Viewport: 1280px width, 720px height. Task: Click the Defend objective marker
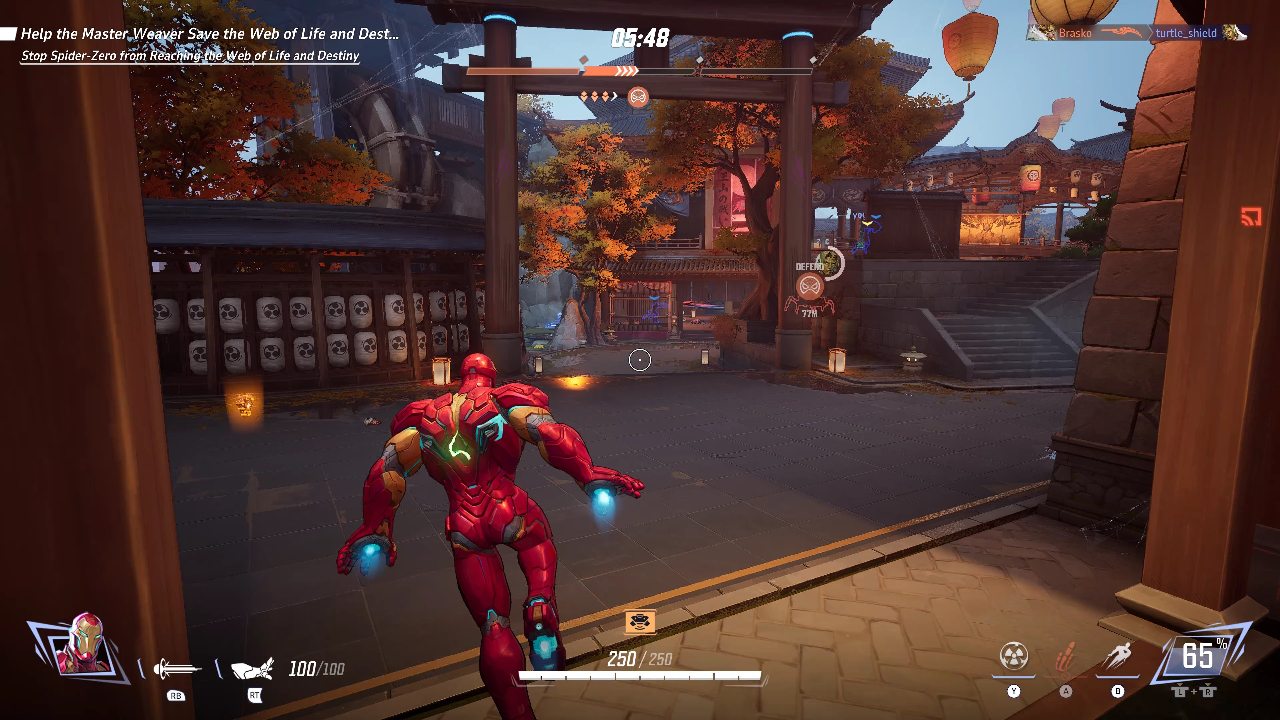click(x=810, y=286)
